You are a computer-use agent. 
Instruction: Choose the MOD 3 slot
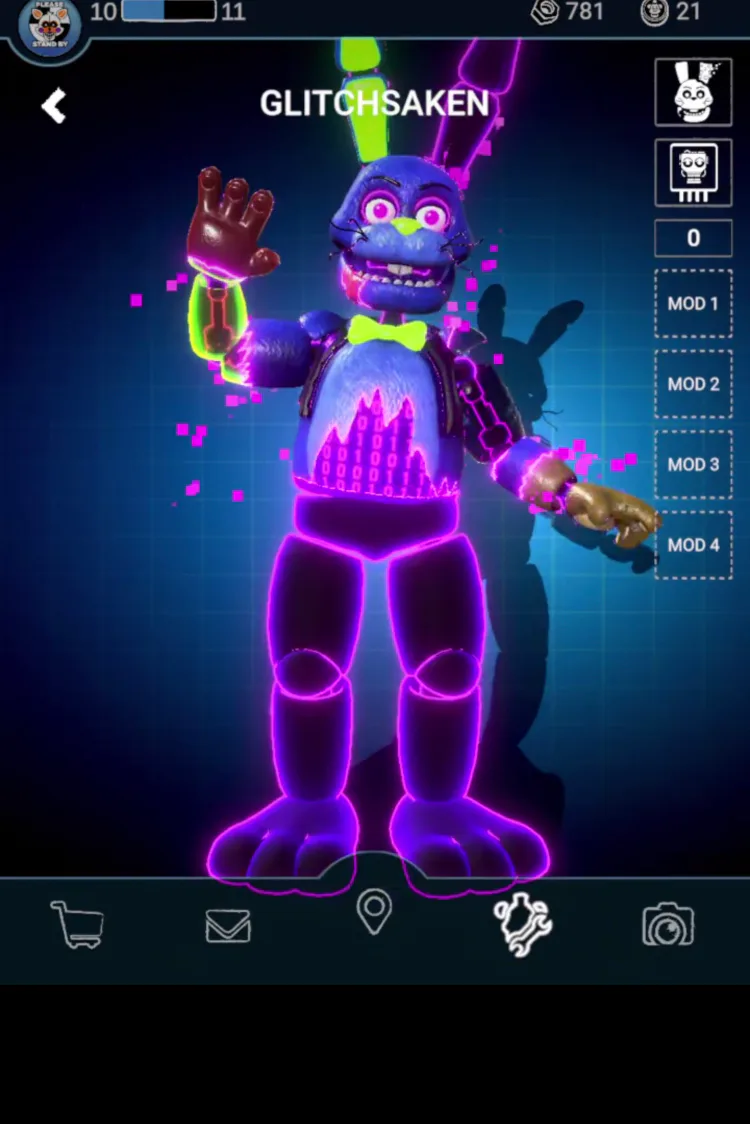click(693, 464)
